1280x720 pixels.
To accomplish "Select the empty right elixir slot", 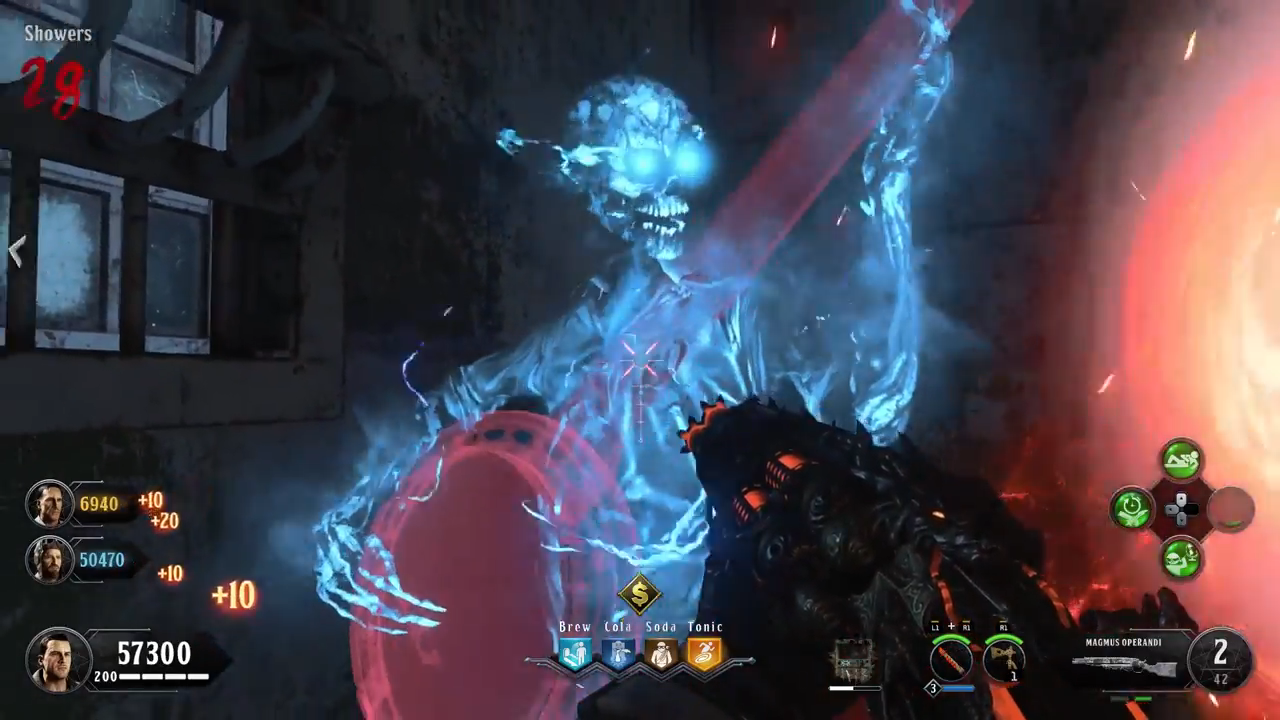I will (x=1231, y=508).
